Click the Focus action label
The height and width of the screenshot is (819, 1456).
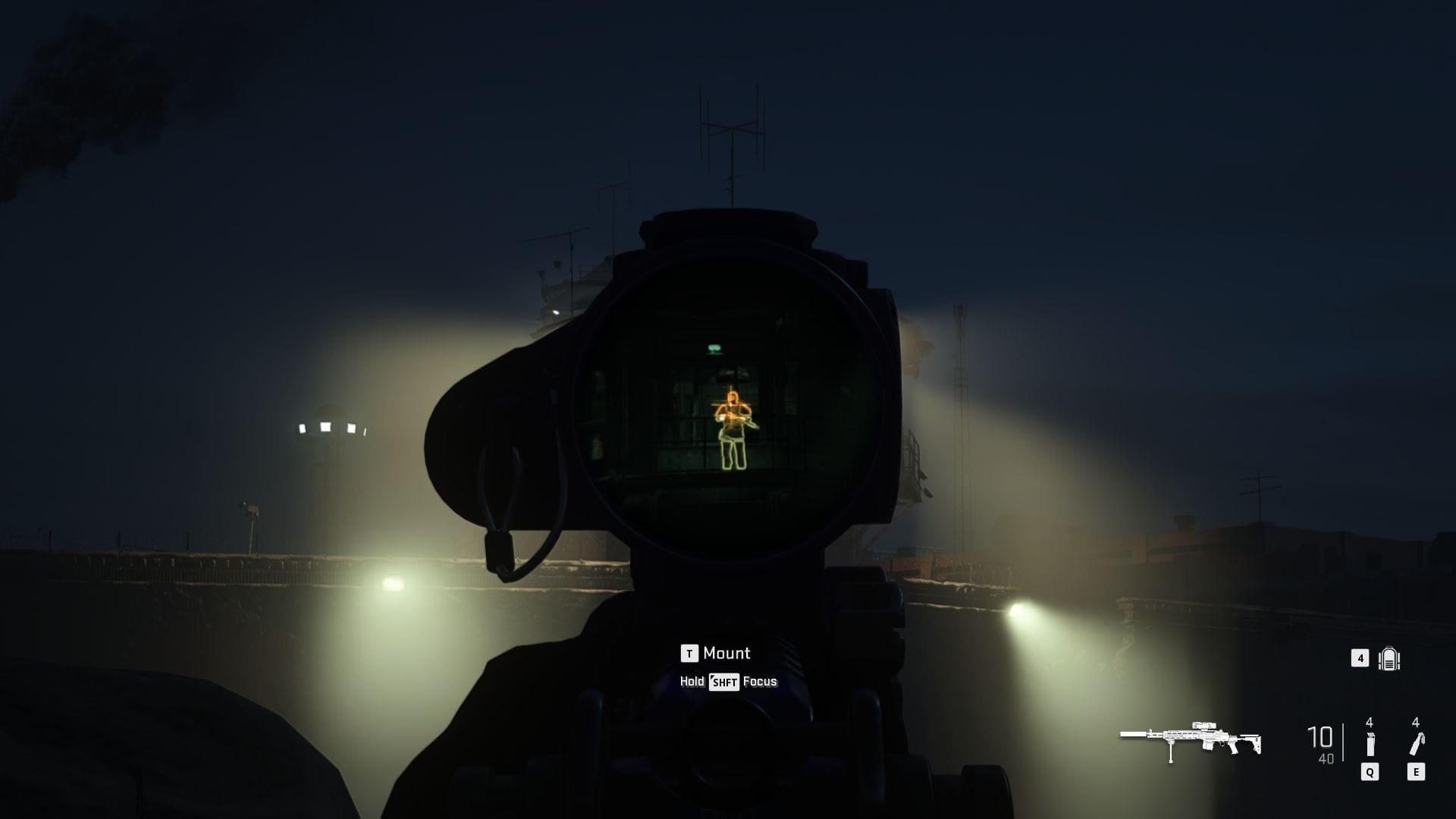click(761, 682)
